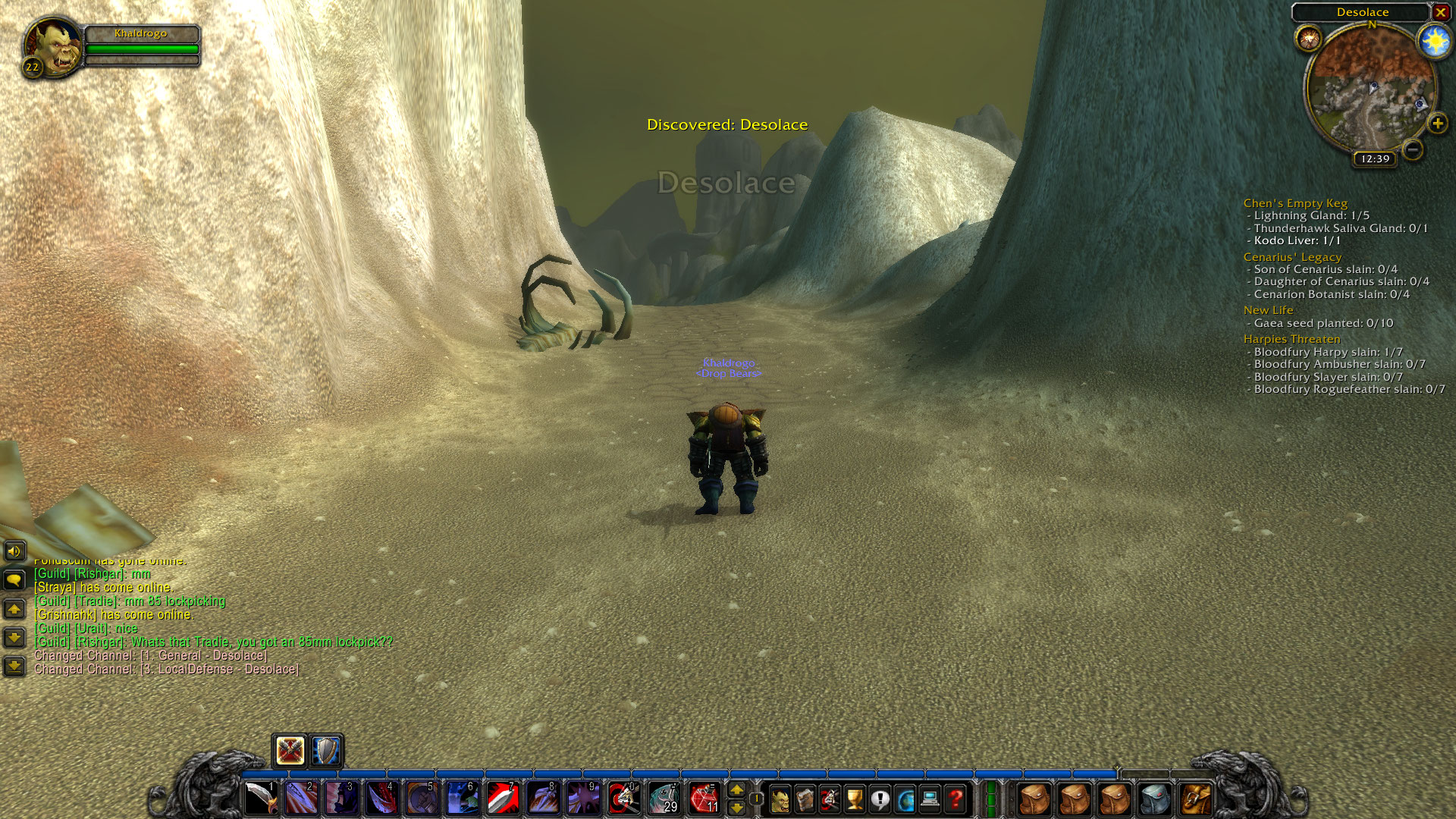
Task: Zoom in on the minimap
Action: tap(1437, 124)
